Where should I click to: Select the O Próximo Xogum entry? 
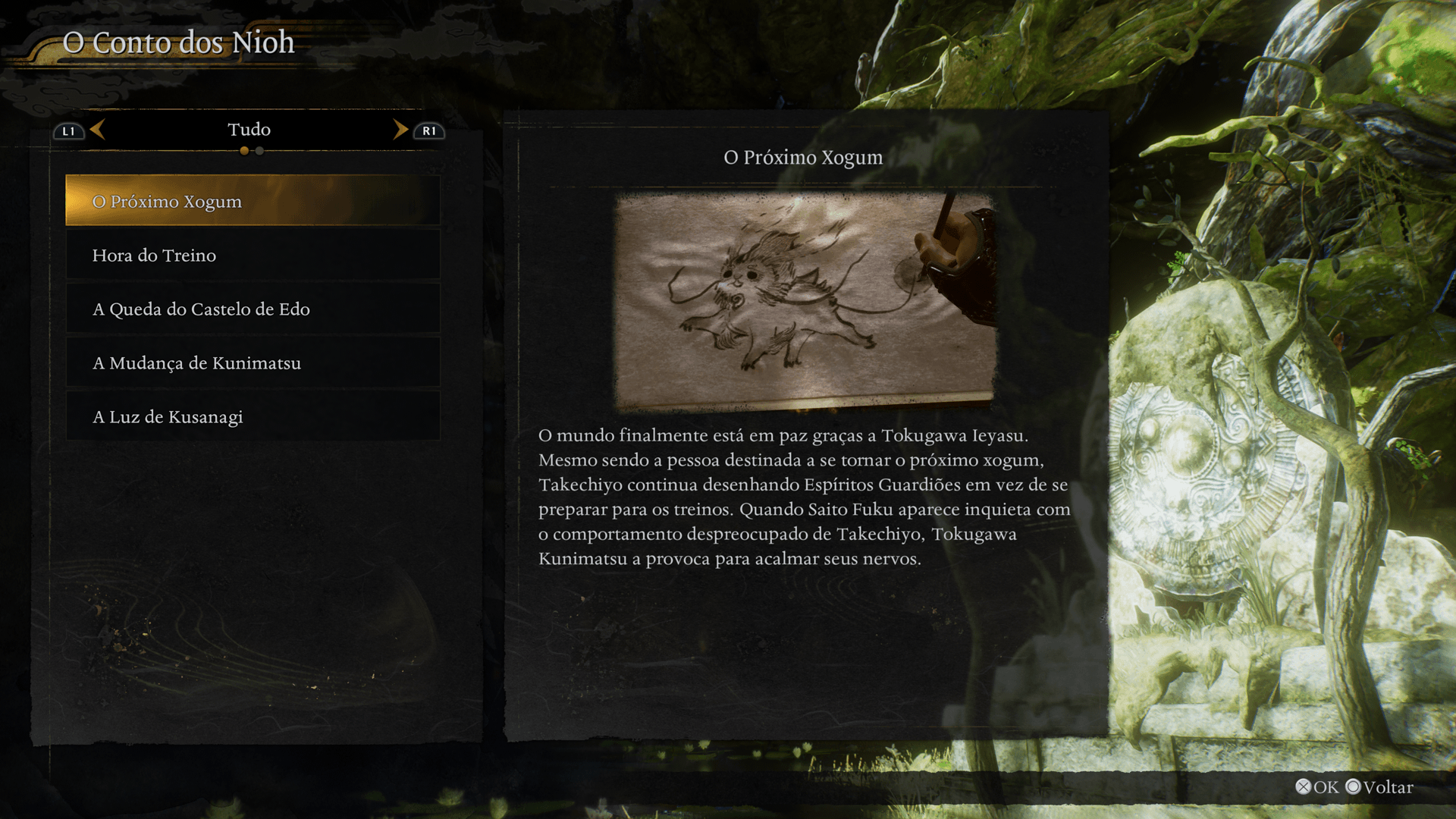253,201
